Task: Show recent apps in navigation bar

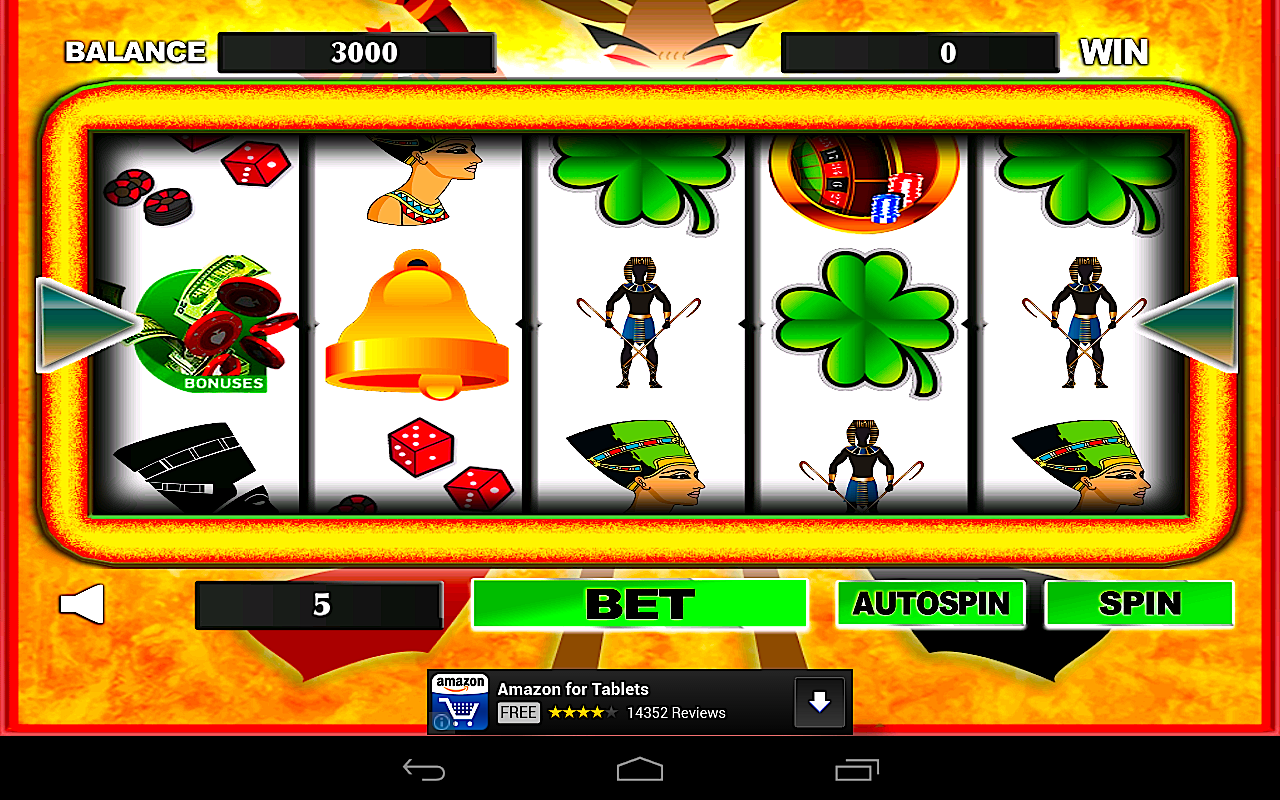Action: pyautogui.click(x=856, y=769)
